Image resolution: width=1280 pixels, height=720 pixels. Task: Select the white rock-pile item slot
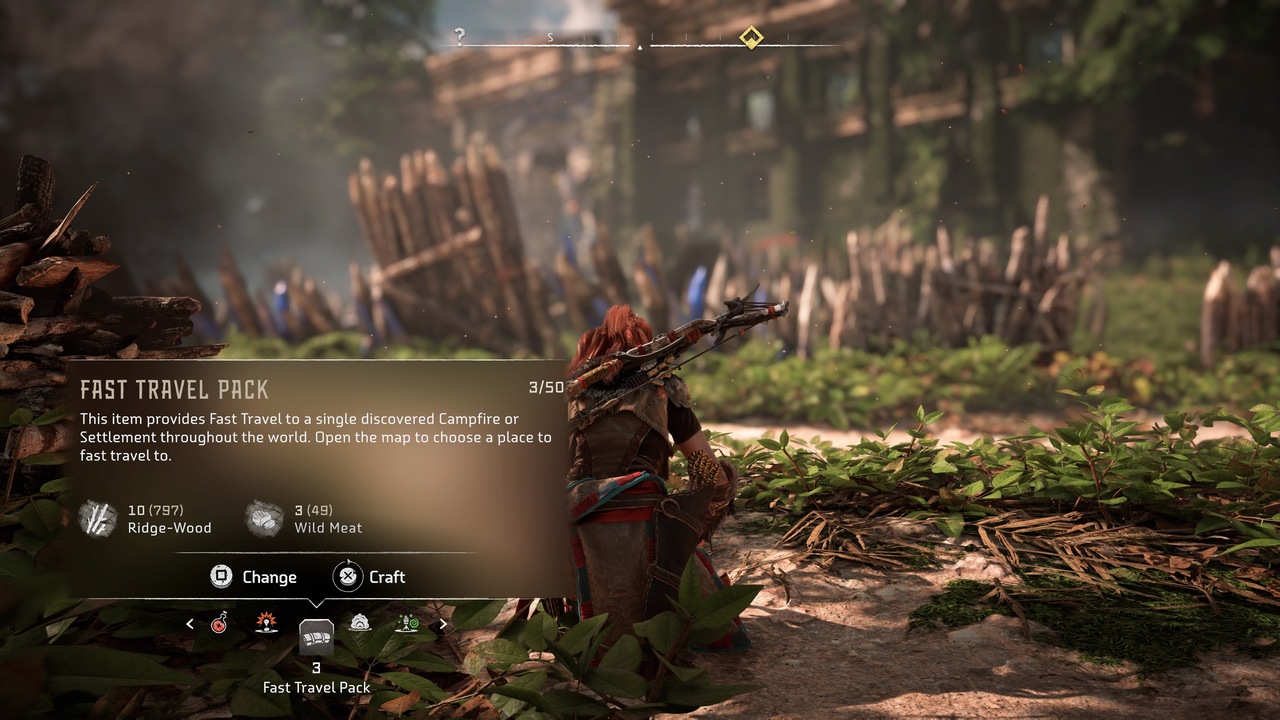360,623
